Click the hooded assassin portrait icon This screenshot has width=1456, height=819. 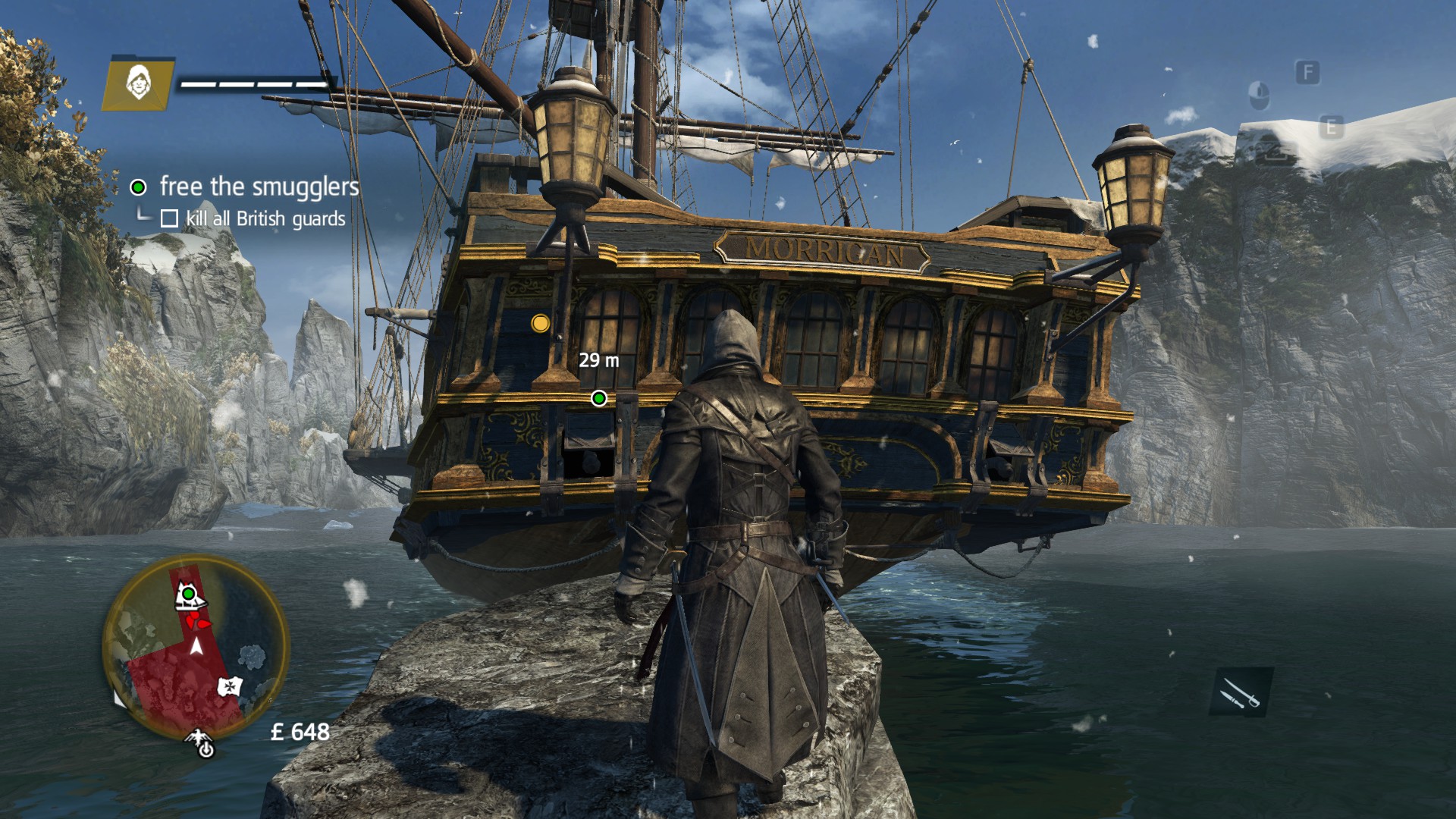click(138, 82)
